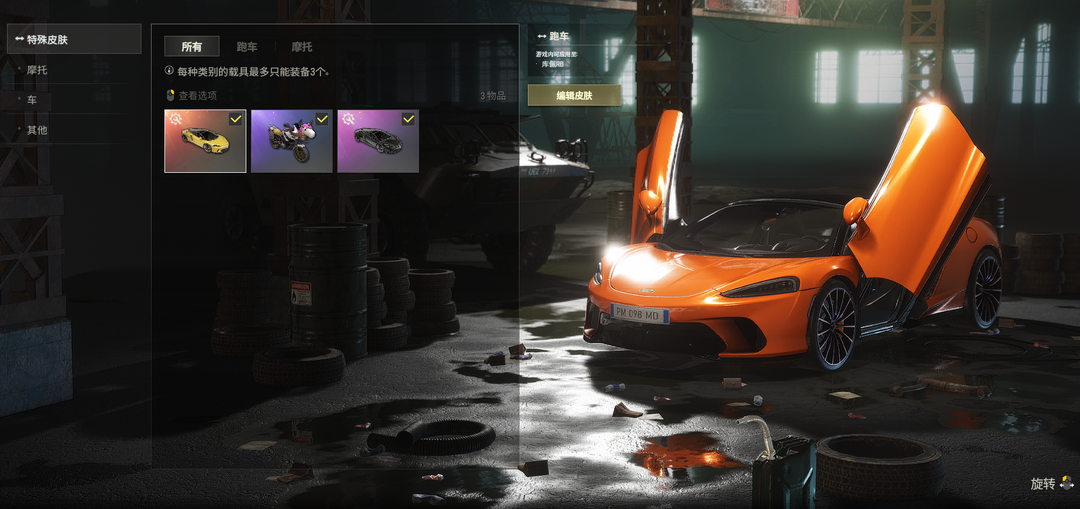
Task: Select the yellow sports car skin
Action: point(205,141)
